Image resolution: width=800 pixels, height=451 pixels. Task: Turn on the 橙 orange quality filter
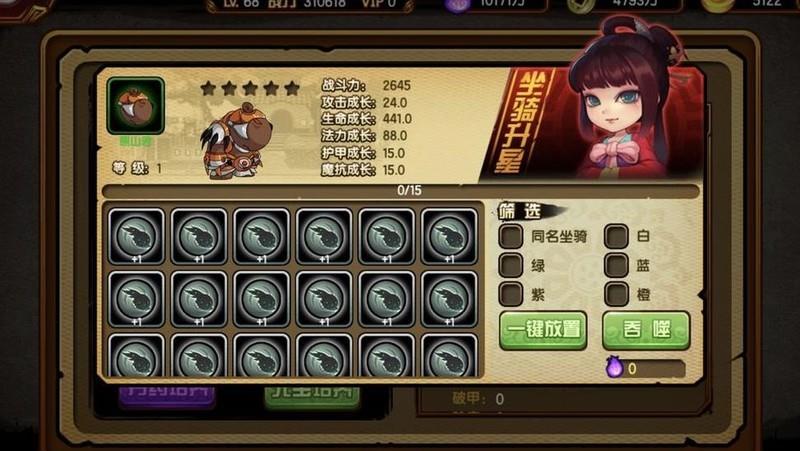[x=617, y=294]
